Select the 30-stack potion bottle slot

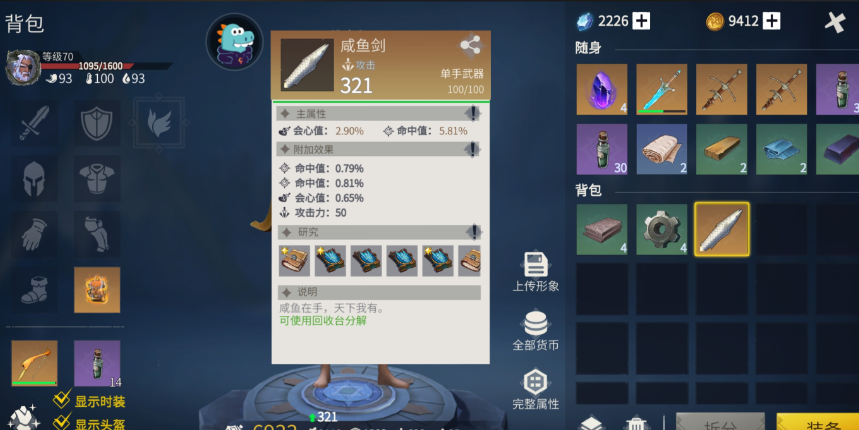point(602,149)
